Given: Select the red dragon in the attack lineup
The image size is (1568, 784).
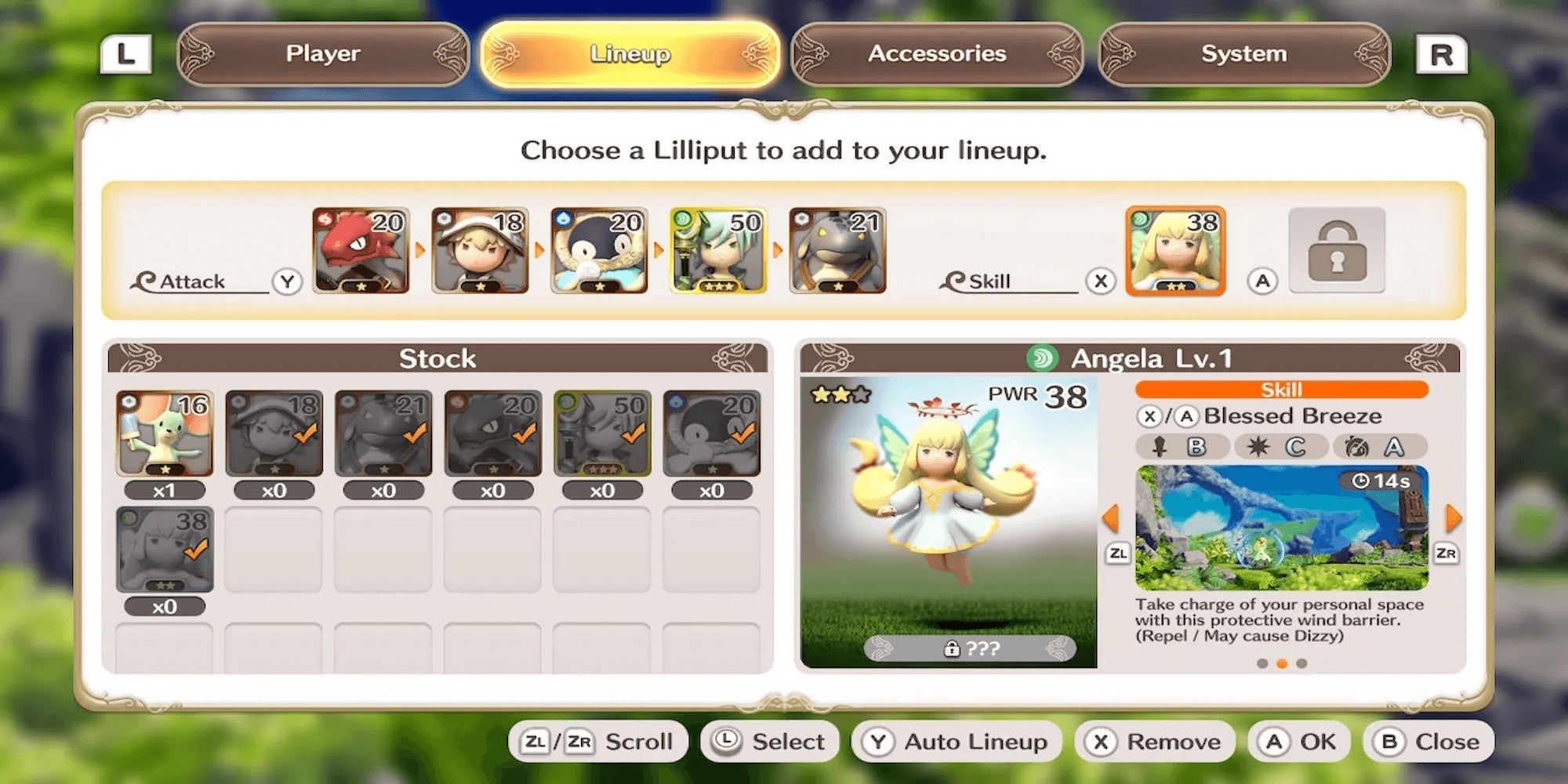Looking at the screenshot, I should (x=361, y=251).
